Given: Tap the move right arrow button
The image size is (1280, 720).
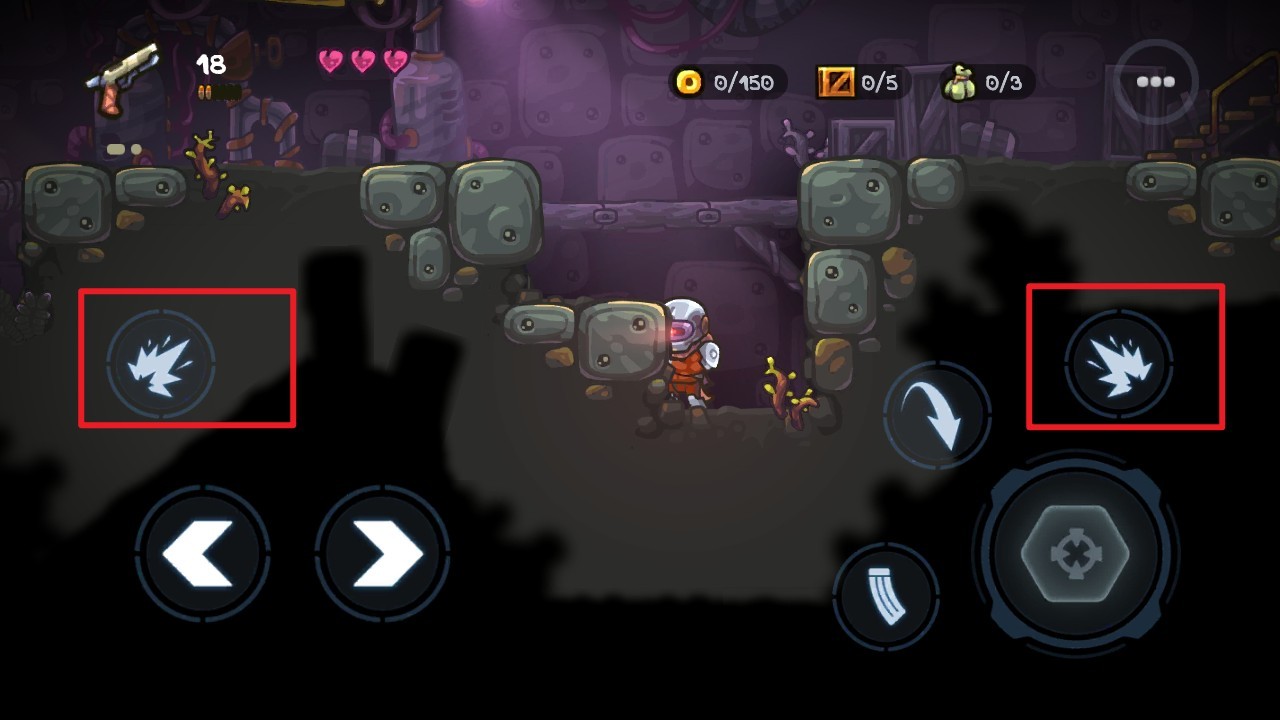Looking at the screenshot, I should click(382, 553).
